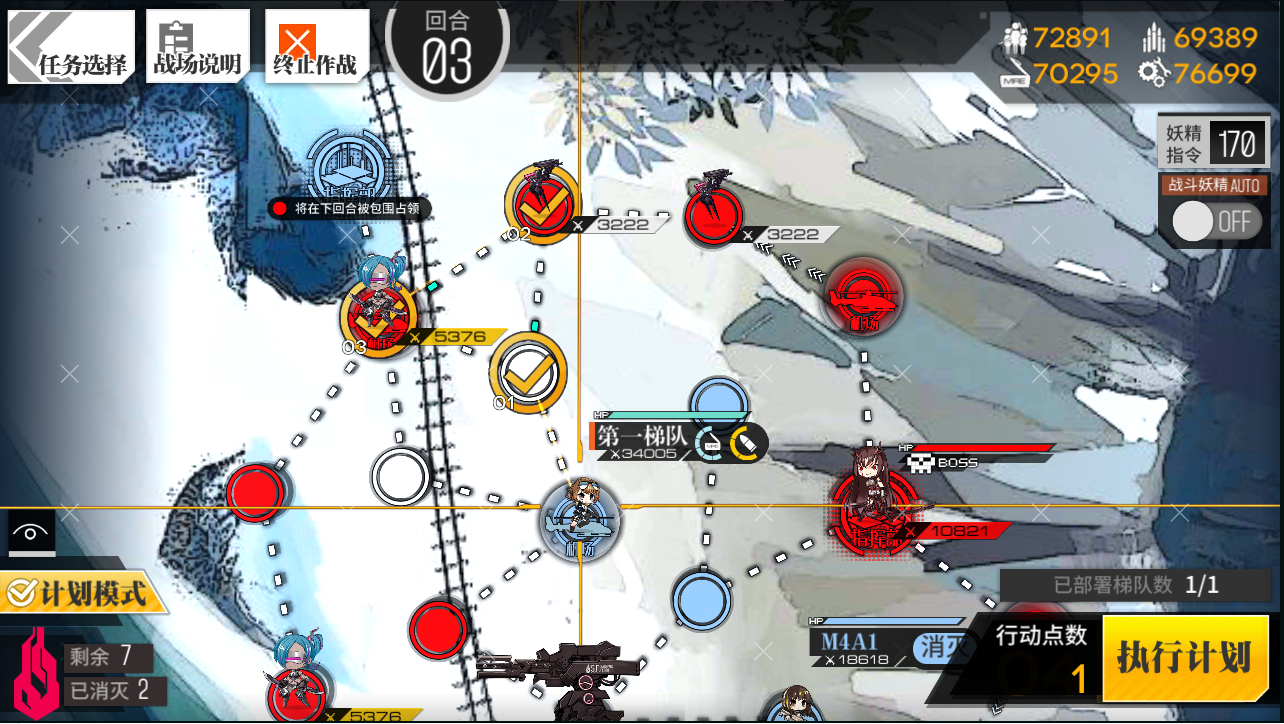Select the empty white neutral node
This screenshot has width=1284, height=724.
pos(401,477)
